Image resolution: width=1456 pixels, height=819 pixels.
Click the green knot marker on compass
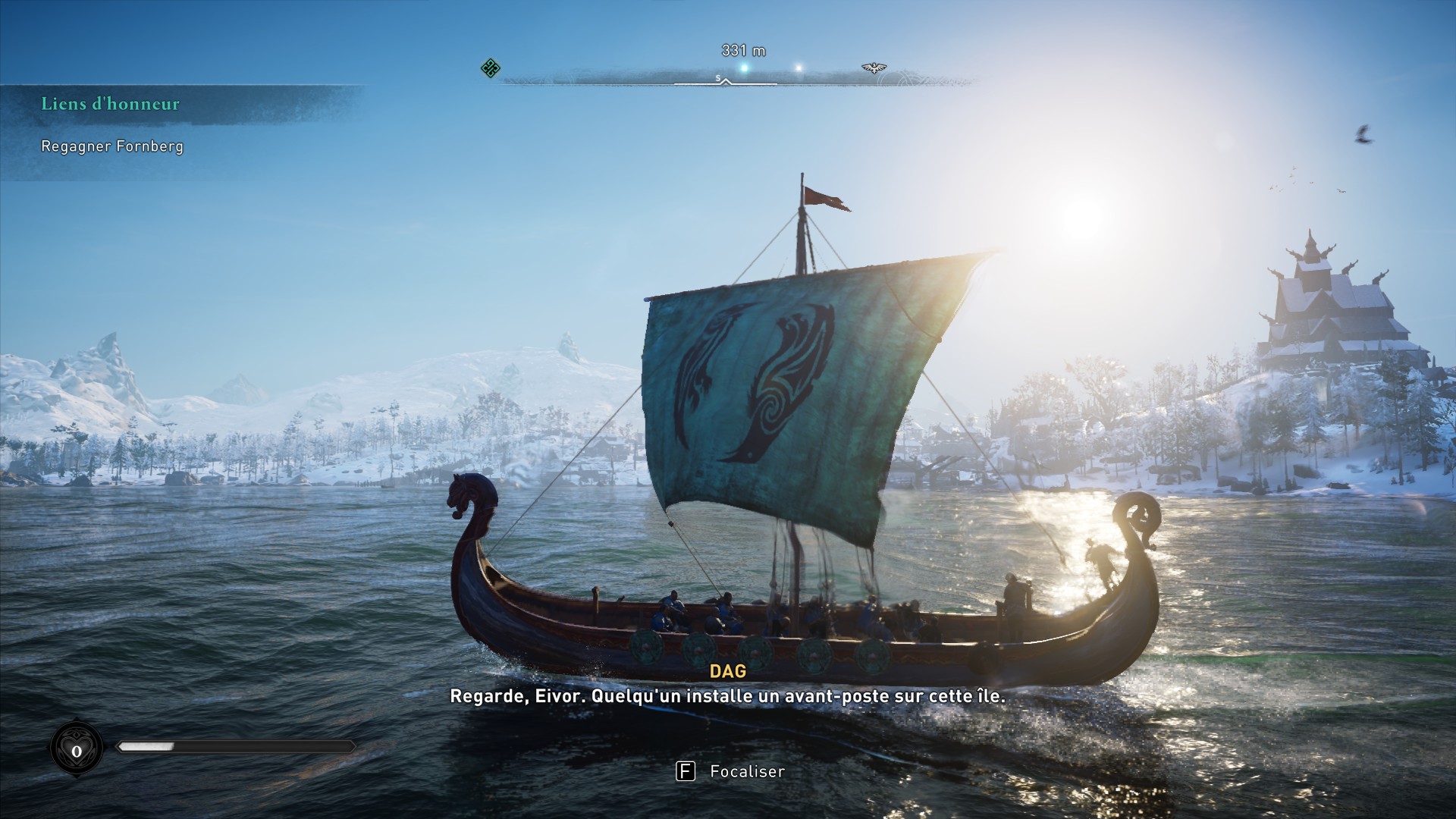point(491,68)
